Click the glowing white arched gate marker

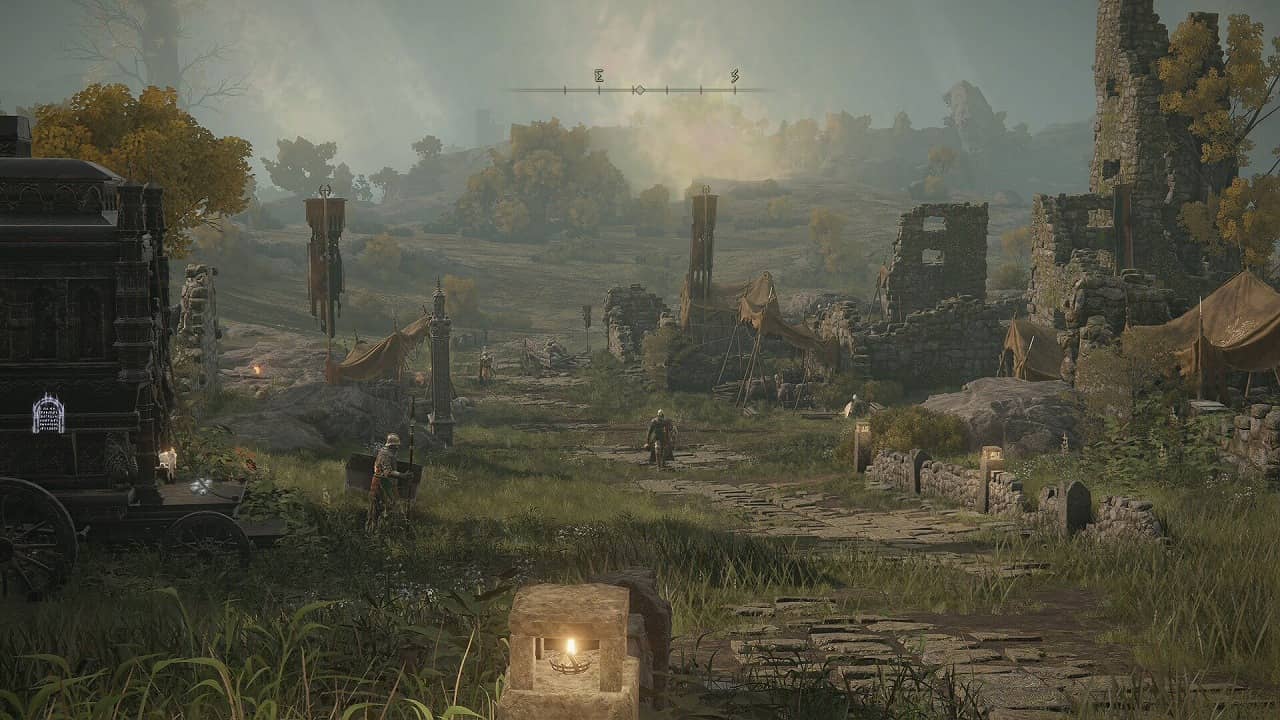click(x=48, y=413)
